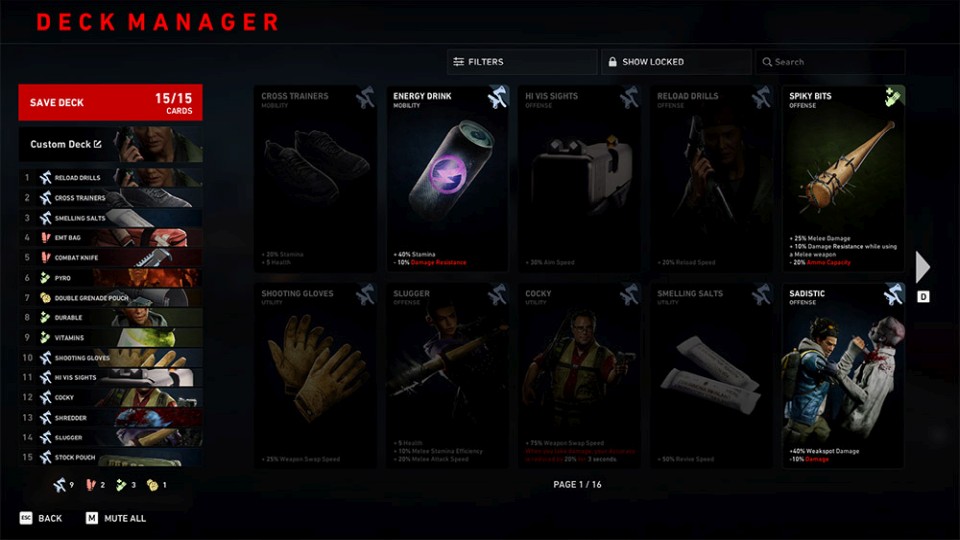This screenshot has width=960, height=540.
Task: Choose Stock Pouch deck entry
Action: pos(110,458)
